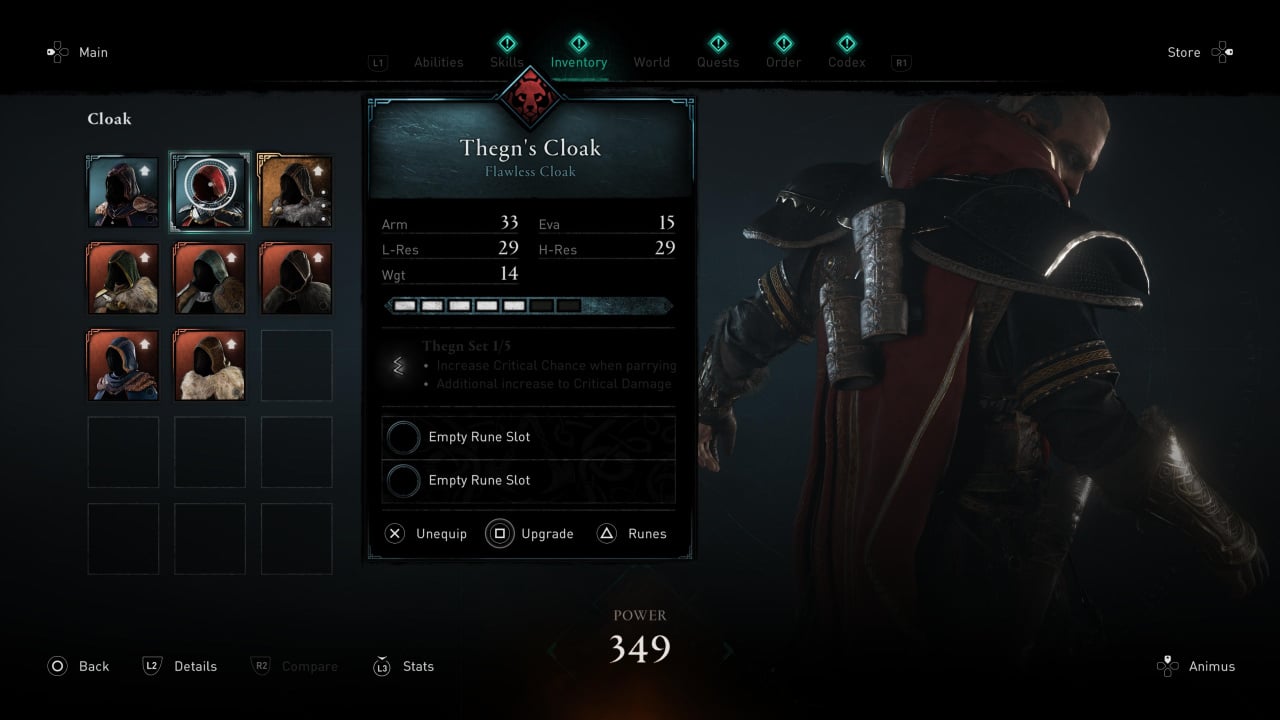1280x720 pixels.
Task: Choose the gold-bordered cloak with grey fur
Action: 296,192
